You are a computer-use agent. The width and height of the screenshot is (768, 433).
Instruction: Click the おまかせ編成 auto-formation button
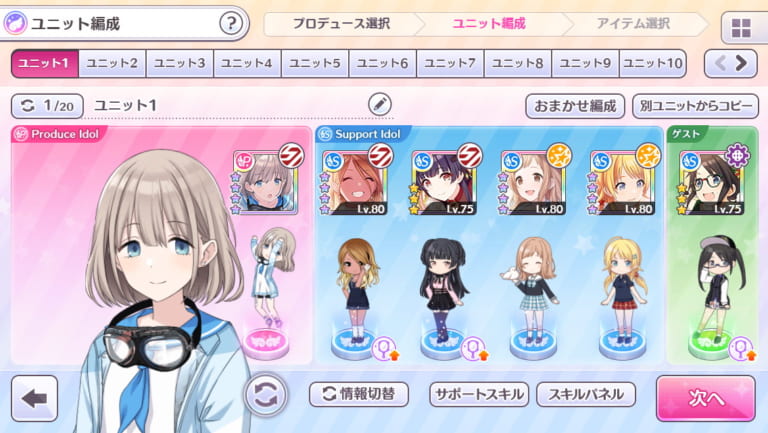(575, 106)
